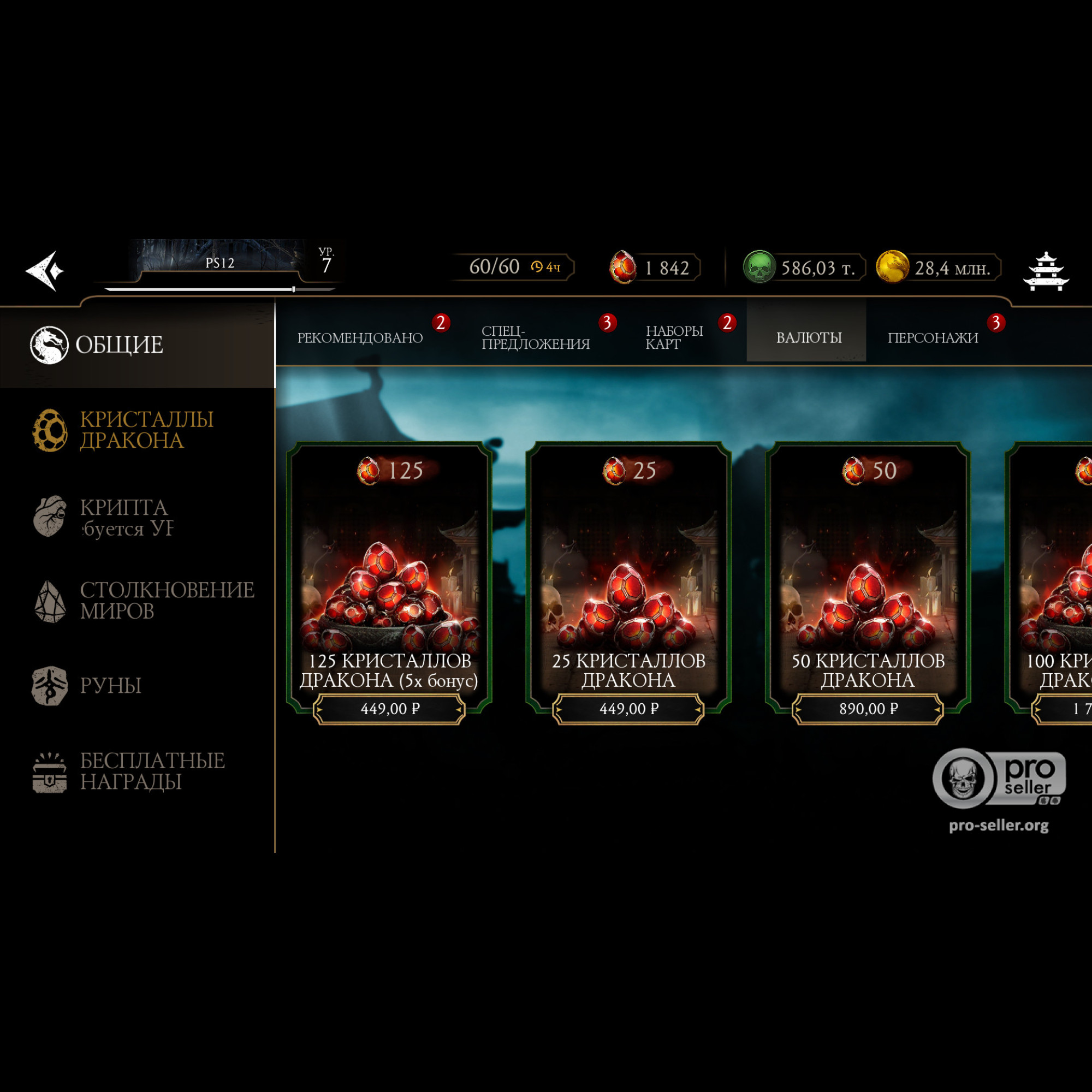Switch to the РЕКОМЕНДОВАНО tab
The width and height of the screenshot is (1092, 1092).
(360, 337)
